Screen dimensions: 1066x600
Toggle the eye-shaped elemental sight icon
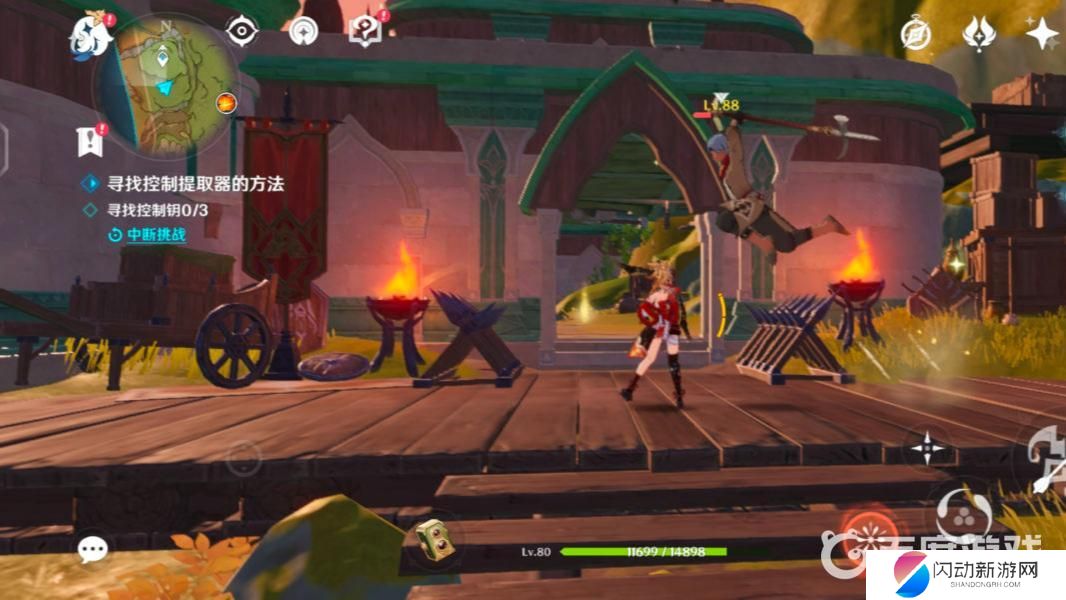click(x=242, y=32)
